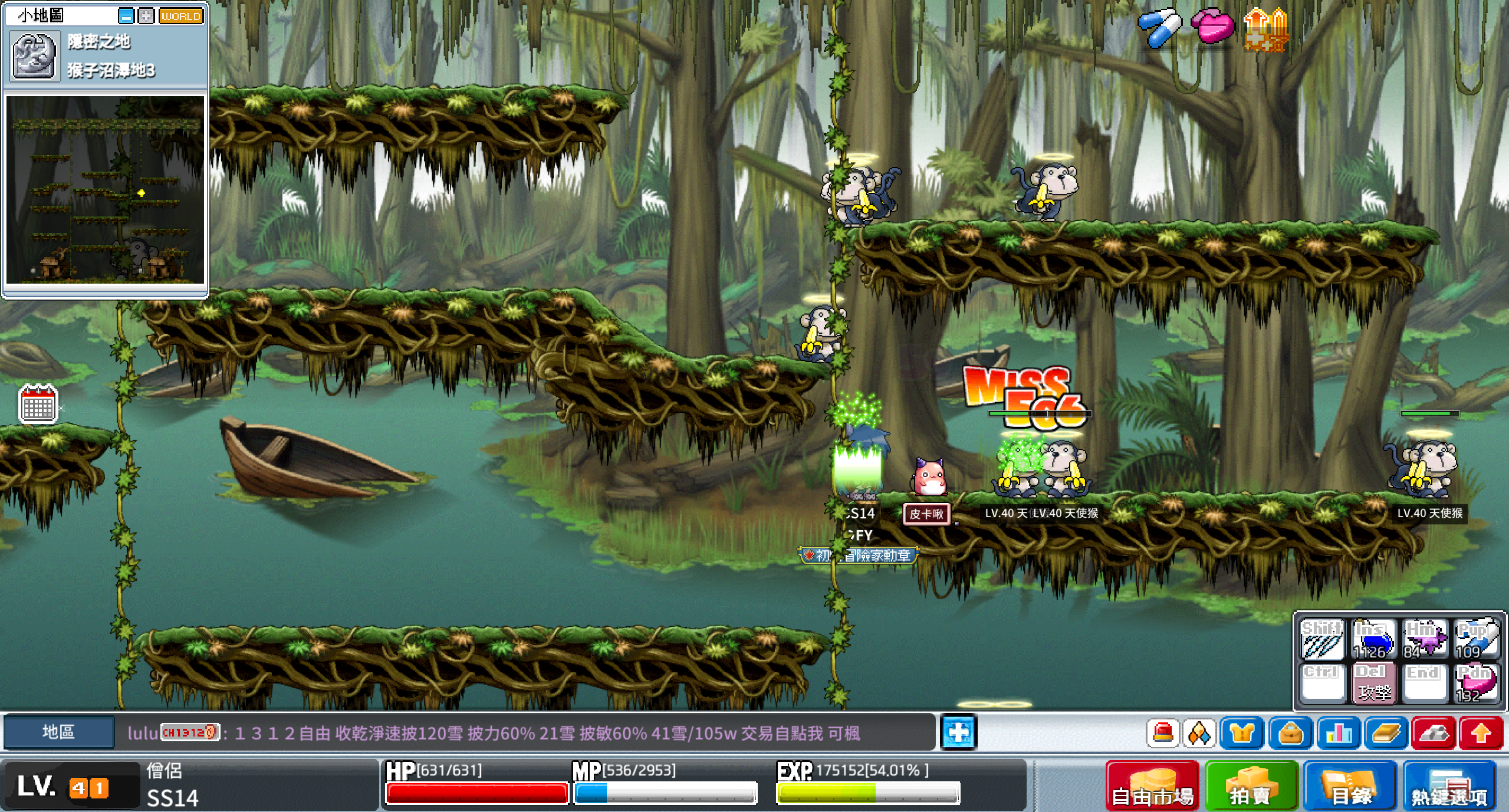Click the minimap display
Screen dimensions: 1509x812
click(105, 189)
